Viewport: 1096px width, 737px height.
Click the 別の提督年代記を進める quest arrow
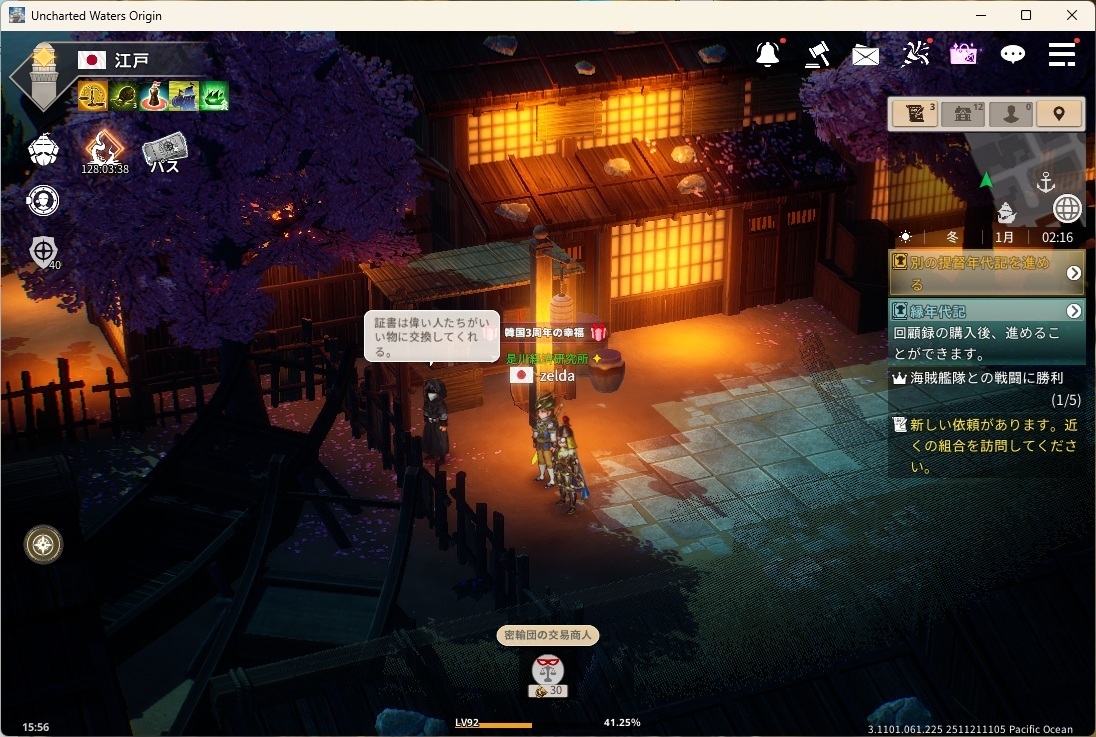(x=1073, y=273)
